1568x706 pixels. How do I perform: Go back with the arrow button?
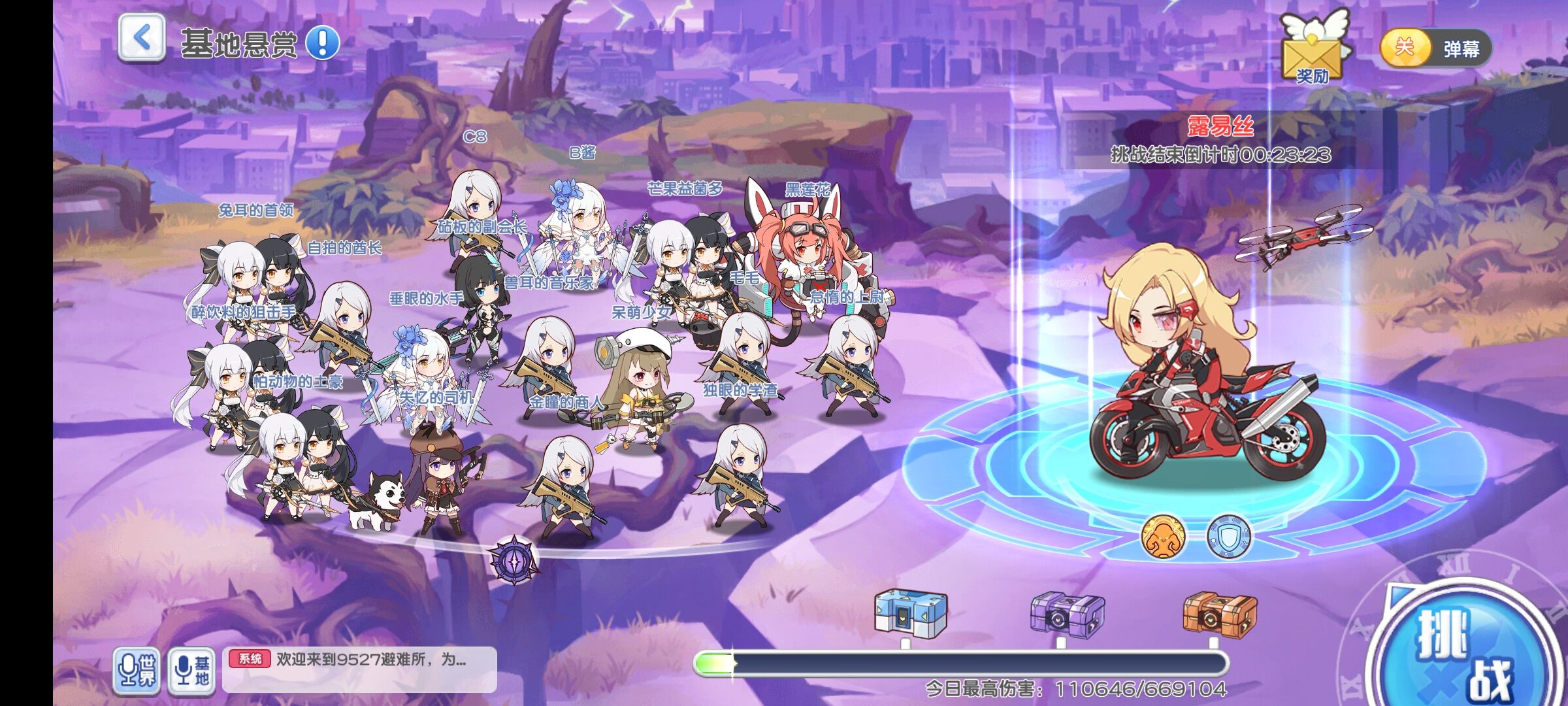point(141,39)
